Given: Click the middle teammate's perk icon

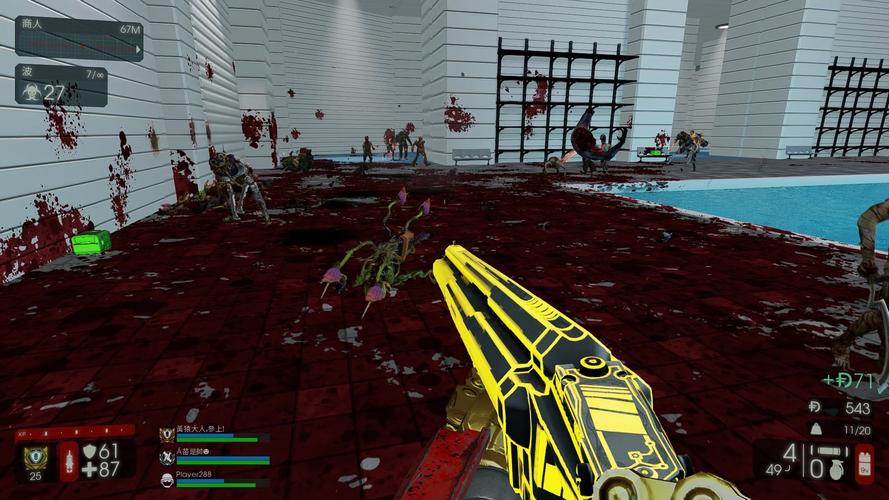Looking at the screenshot, I should point(166,457).
